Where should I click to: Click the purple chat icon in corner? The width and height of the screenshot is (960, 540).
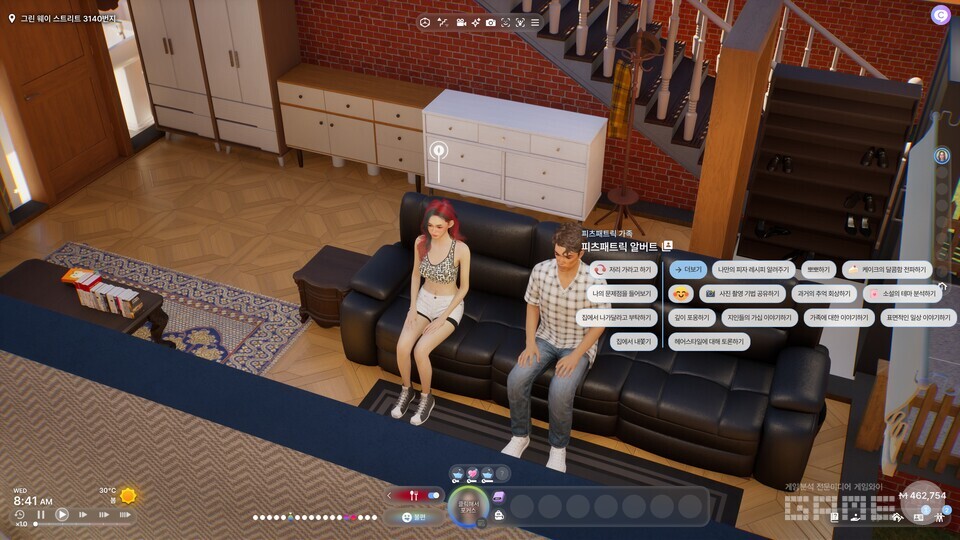click(940, 15)
